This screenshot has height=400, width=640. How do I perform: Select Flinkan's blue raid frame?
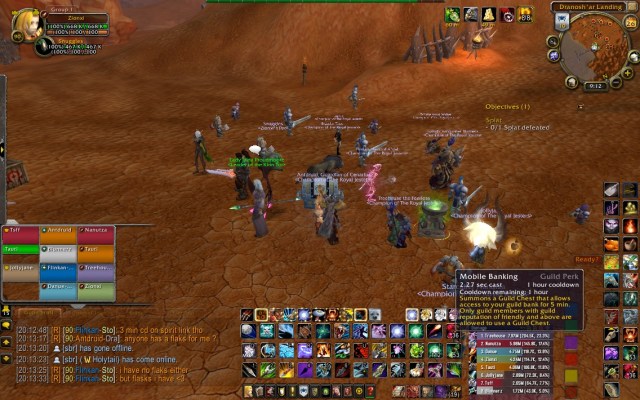(58, 268)
